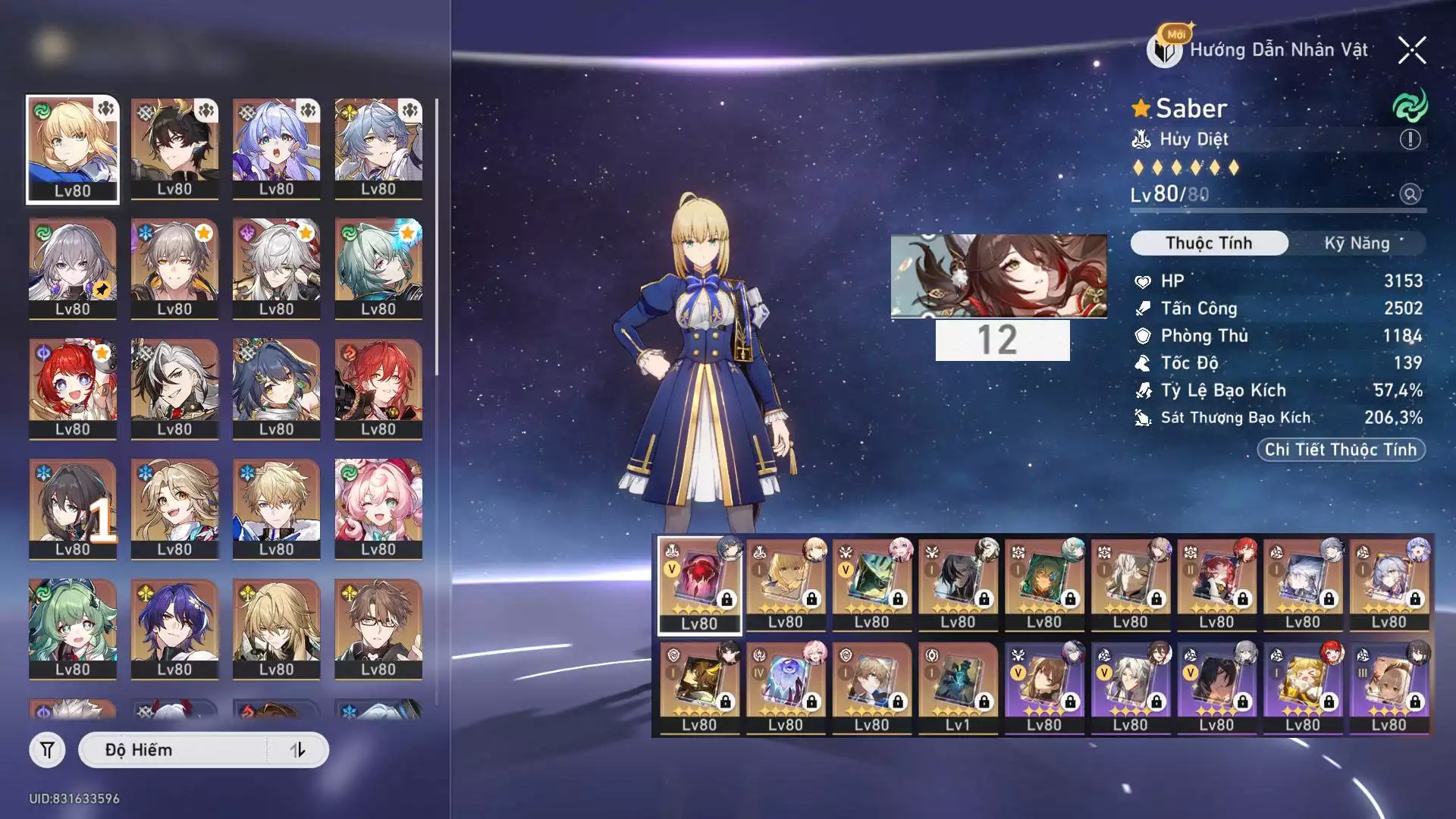Viewport: 1456px width, 819px height.
Task: Click the Hủy Diệt path info icon
Action: 1410,140
